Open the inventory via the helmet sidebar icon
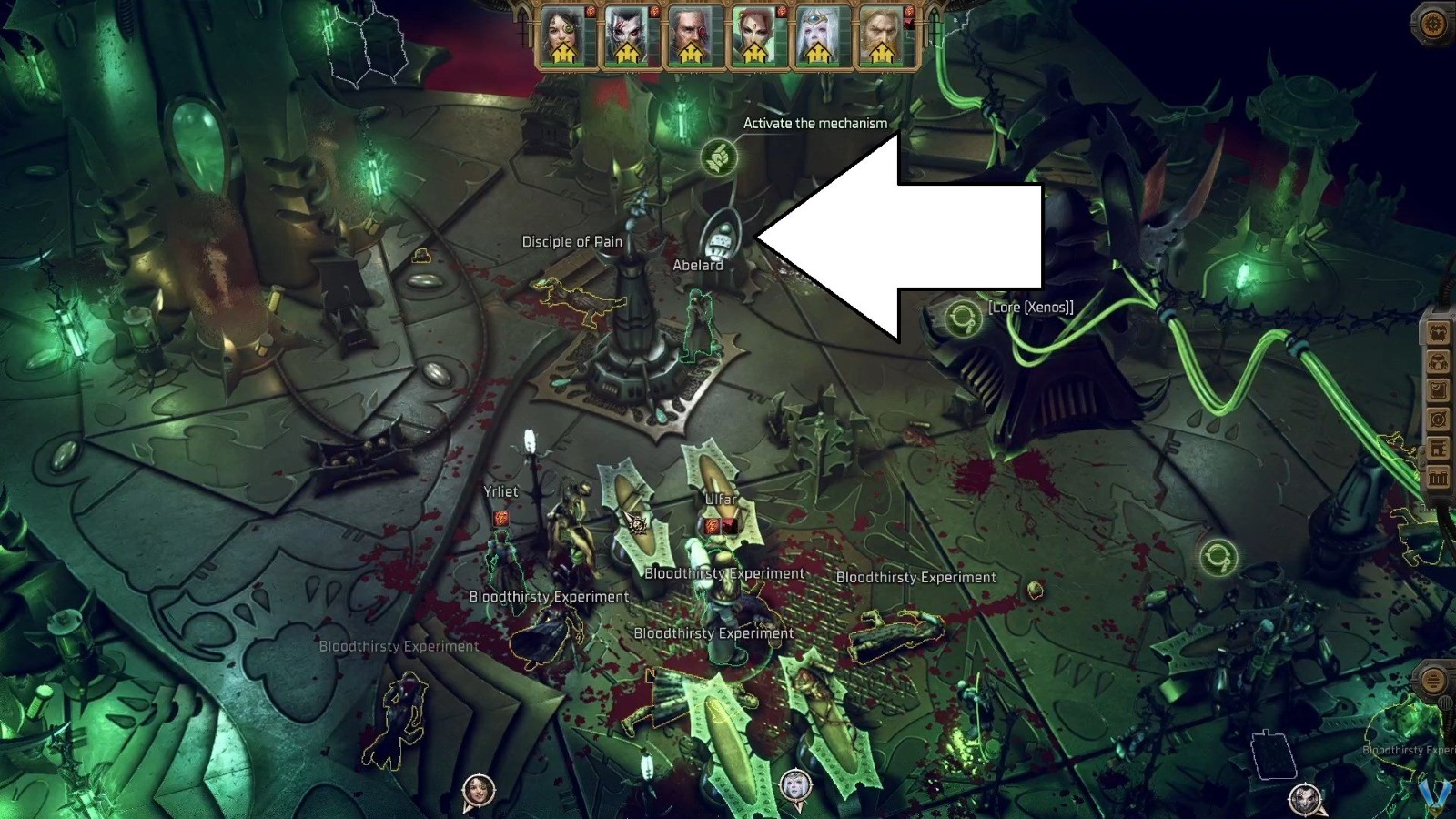Image resolution: width=1456 pixels, height=819 pixels. coord(1441,363)
